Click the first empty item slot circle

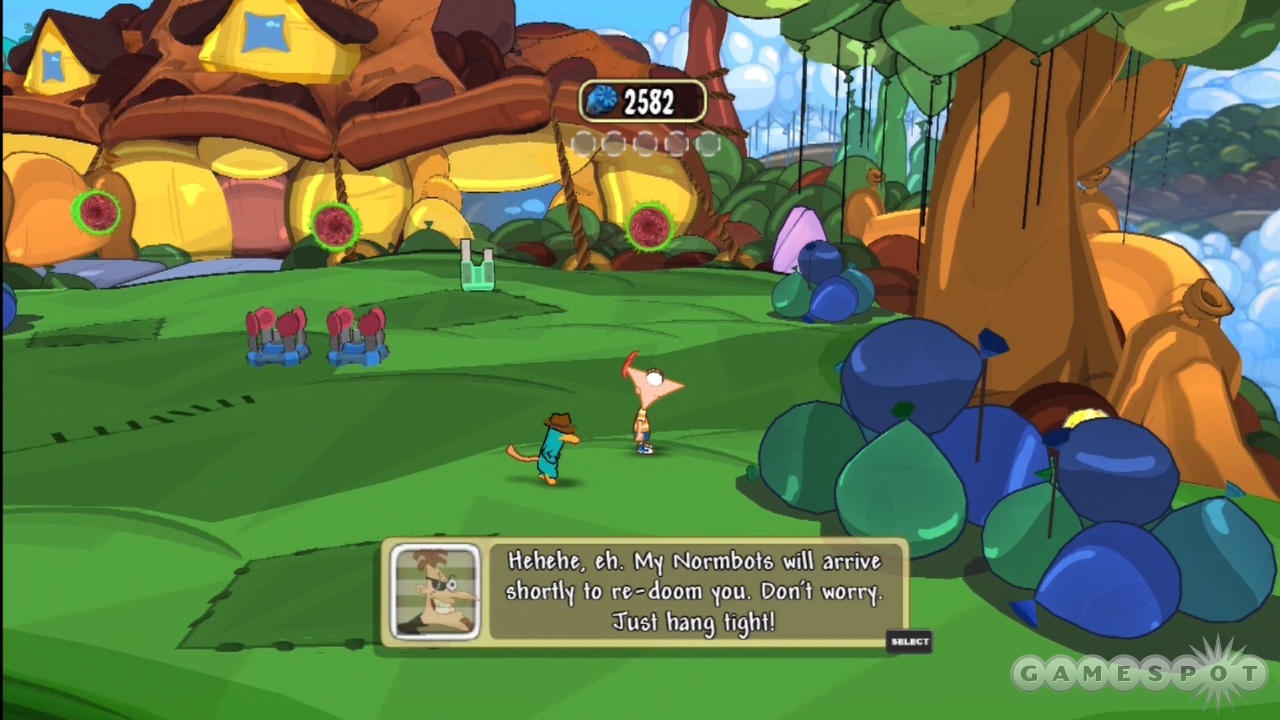[x=583, y=144]
